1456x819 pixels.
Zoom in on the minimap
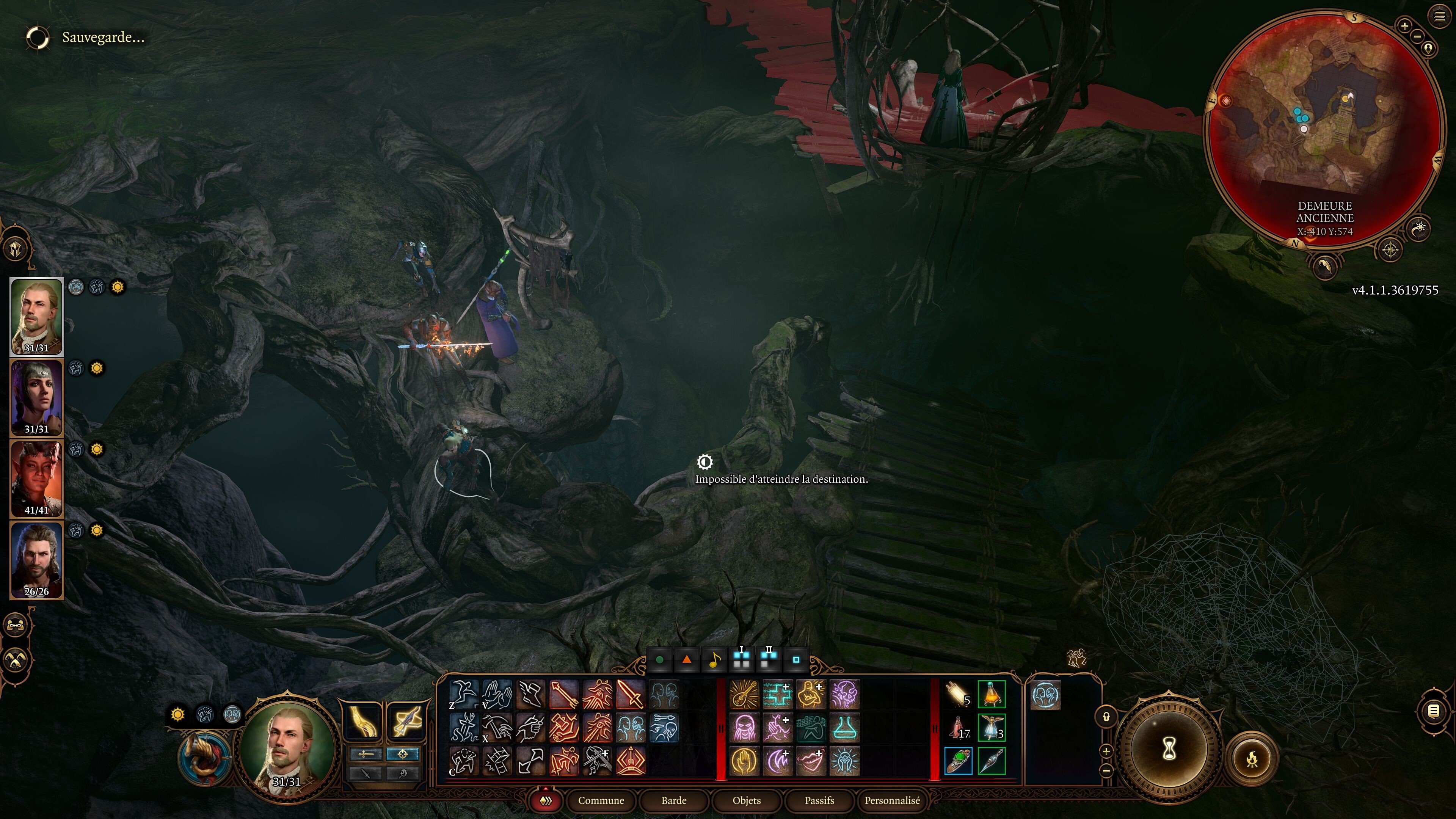(1404, 25)
